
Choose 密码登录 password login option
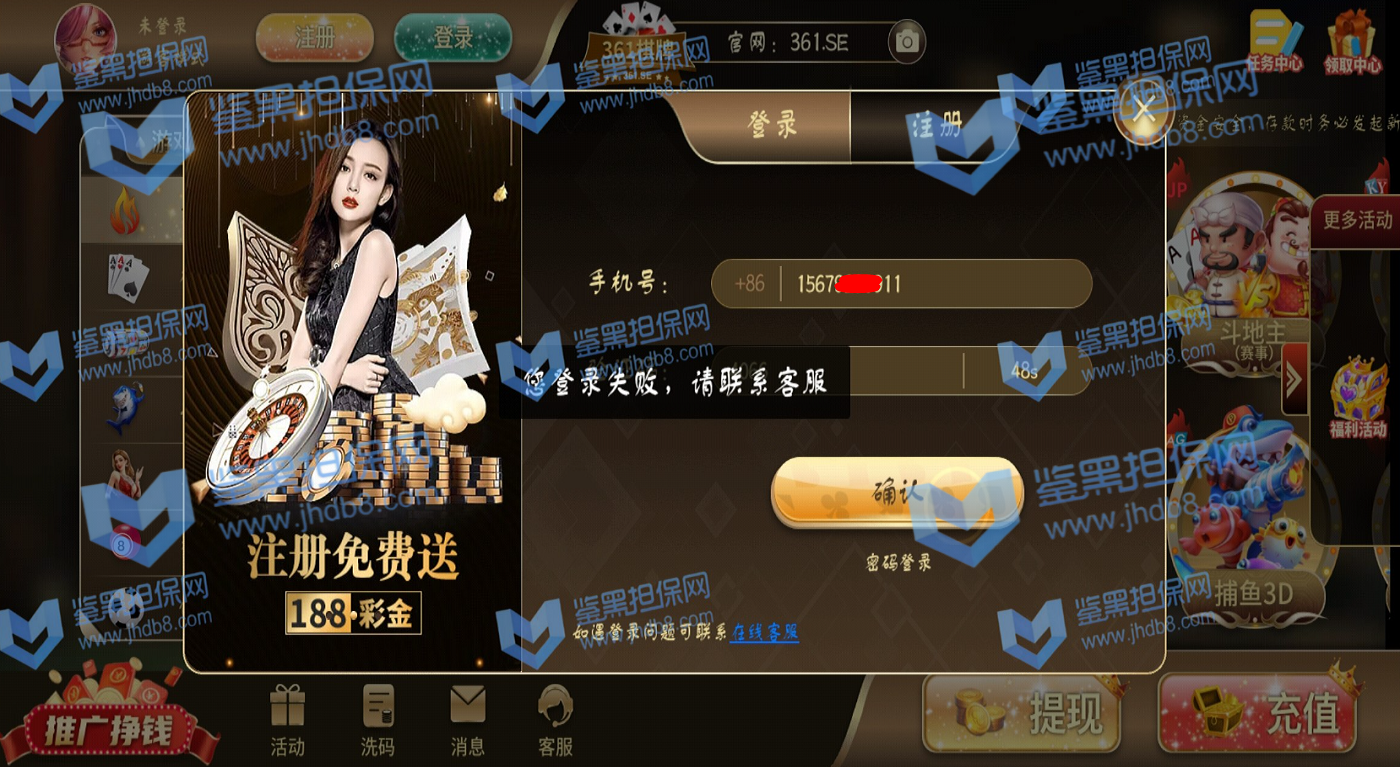(898, 563)
